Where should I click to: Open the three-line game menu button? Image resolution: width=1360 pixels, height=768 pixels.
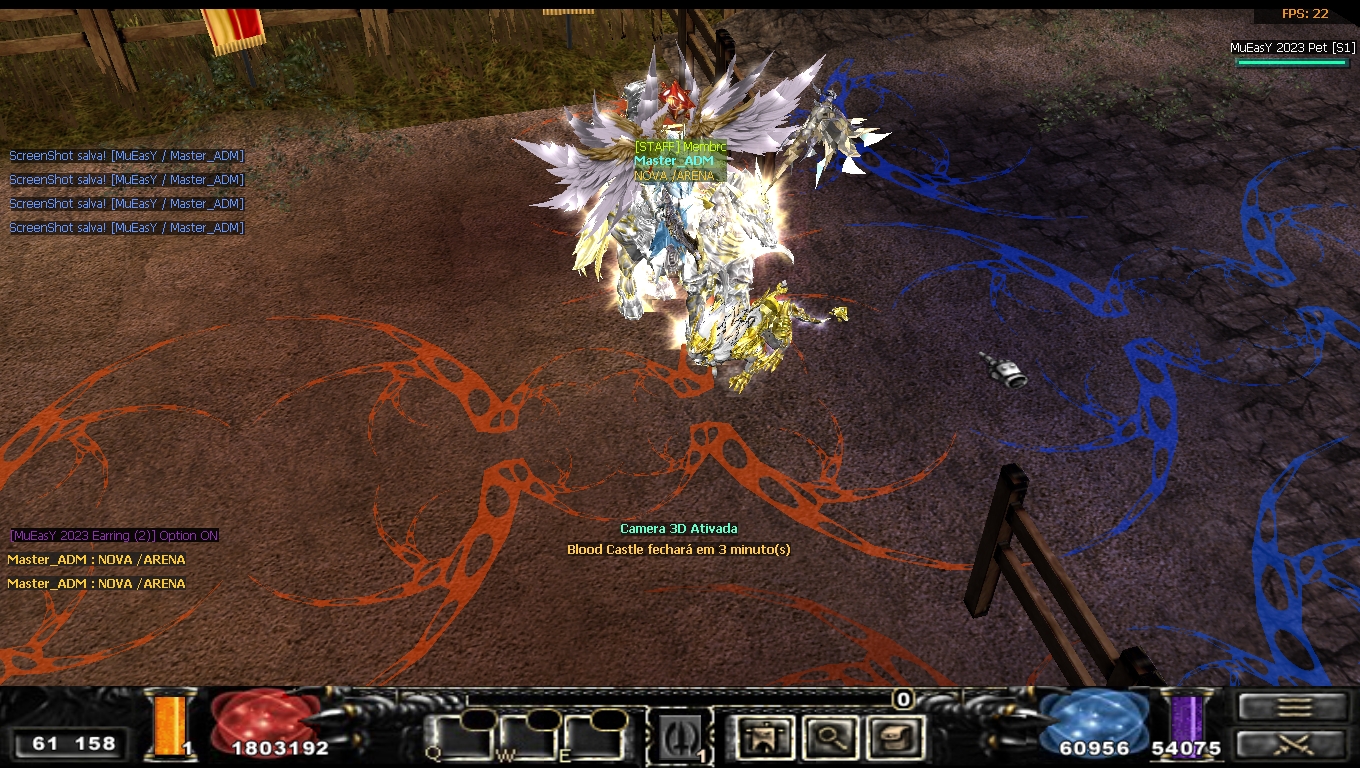pos(1293,707)
